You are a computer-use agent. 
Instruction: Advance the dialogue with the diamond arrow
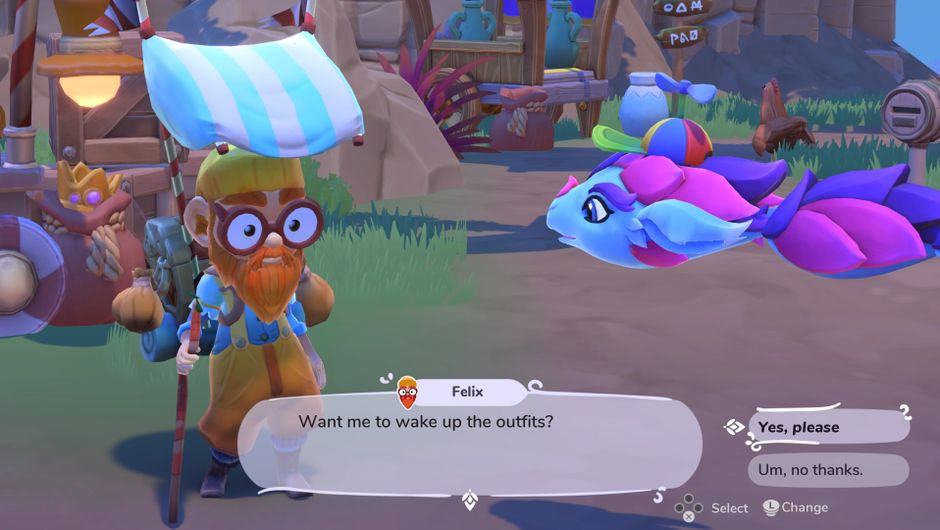469,500
